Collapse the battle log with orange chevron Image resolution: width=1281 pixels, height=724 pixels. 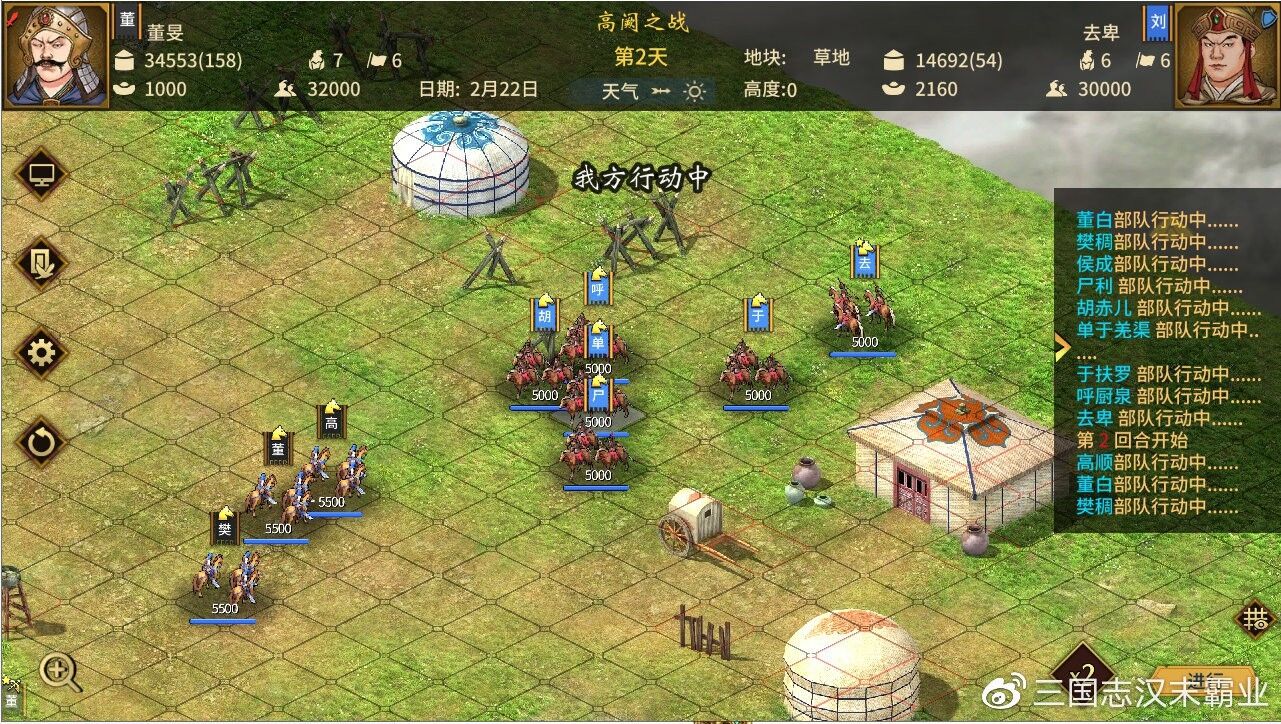pos(1061,345)
